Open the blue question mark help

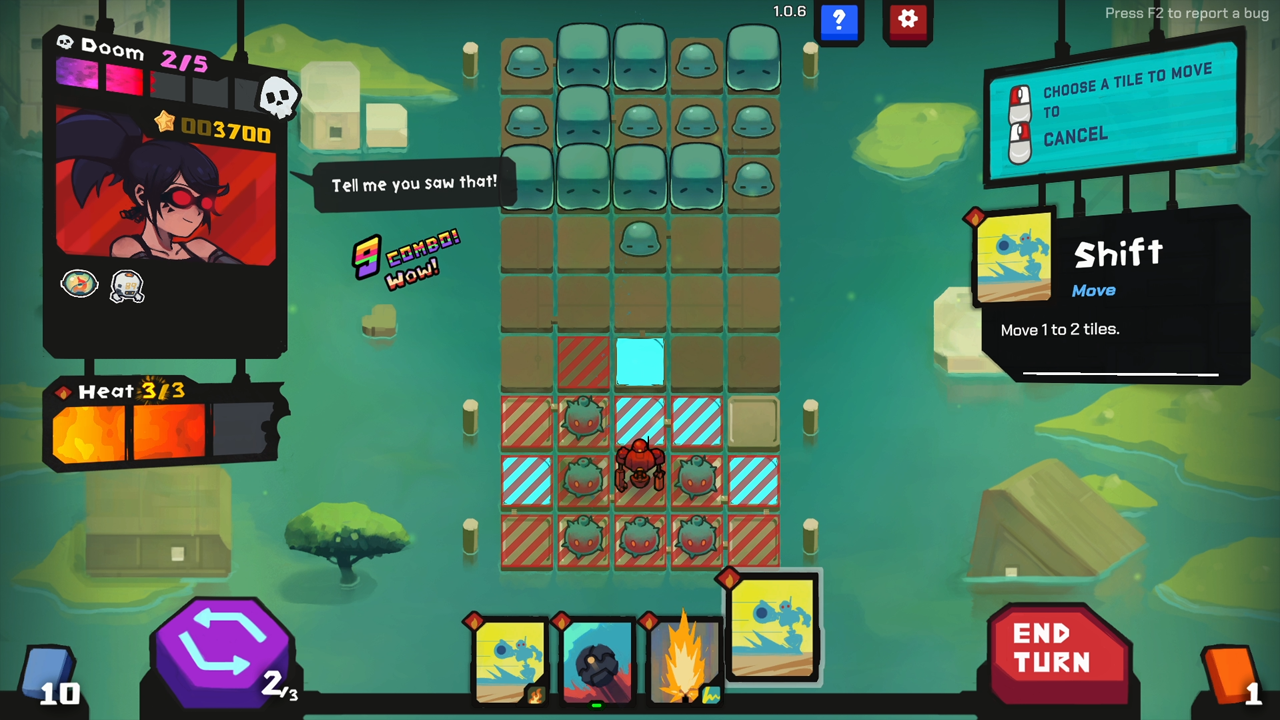click(x=839, y=20)
